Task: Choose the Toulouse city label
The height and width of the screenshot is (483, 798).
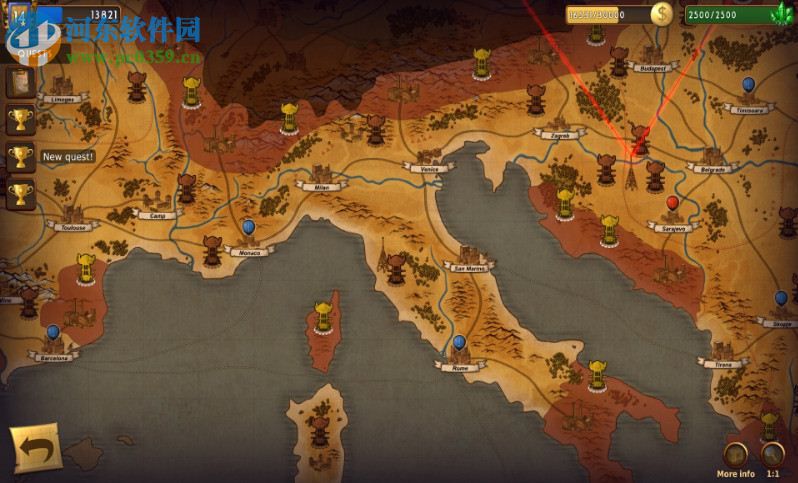Action: pyautogui.click(x=75, y=228)
